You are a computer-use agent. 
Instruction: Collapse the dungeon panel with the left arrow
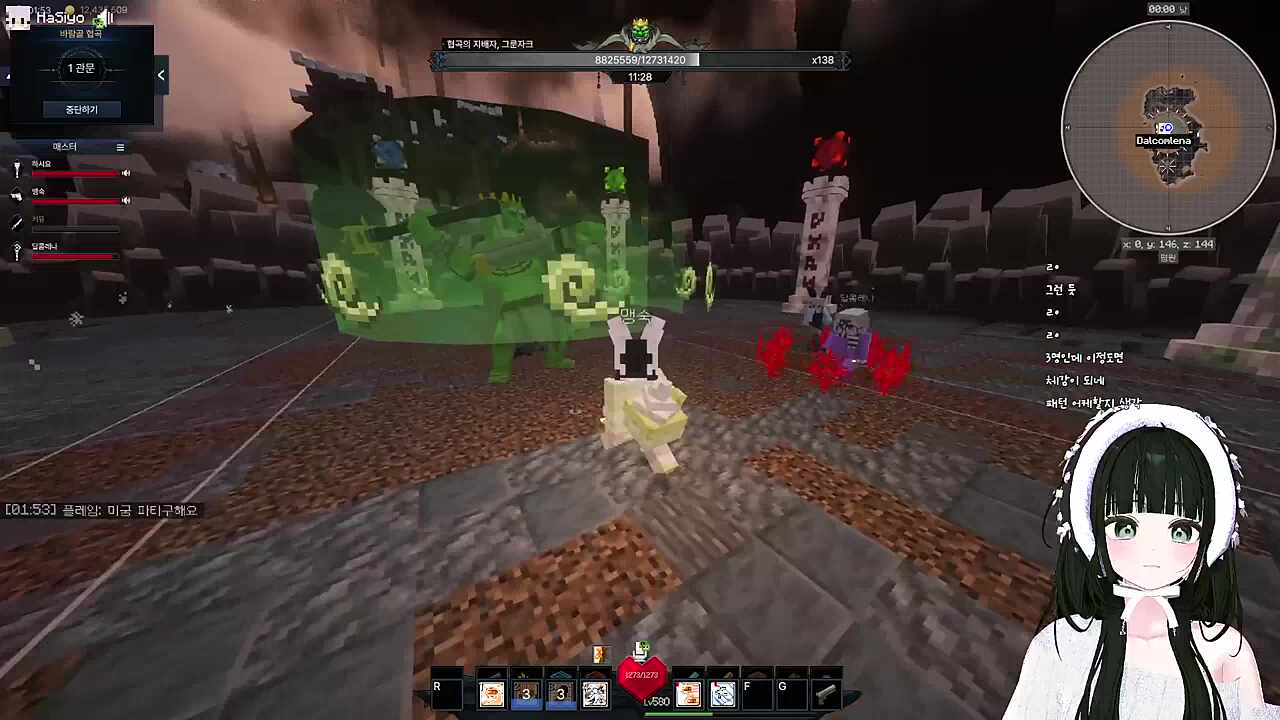pyautogui.click(x=161, y=75)
